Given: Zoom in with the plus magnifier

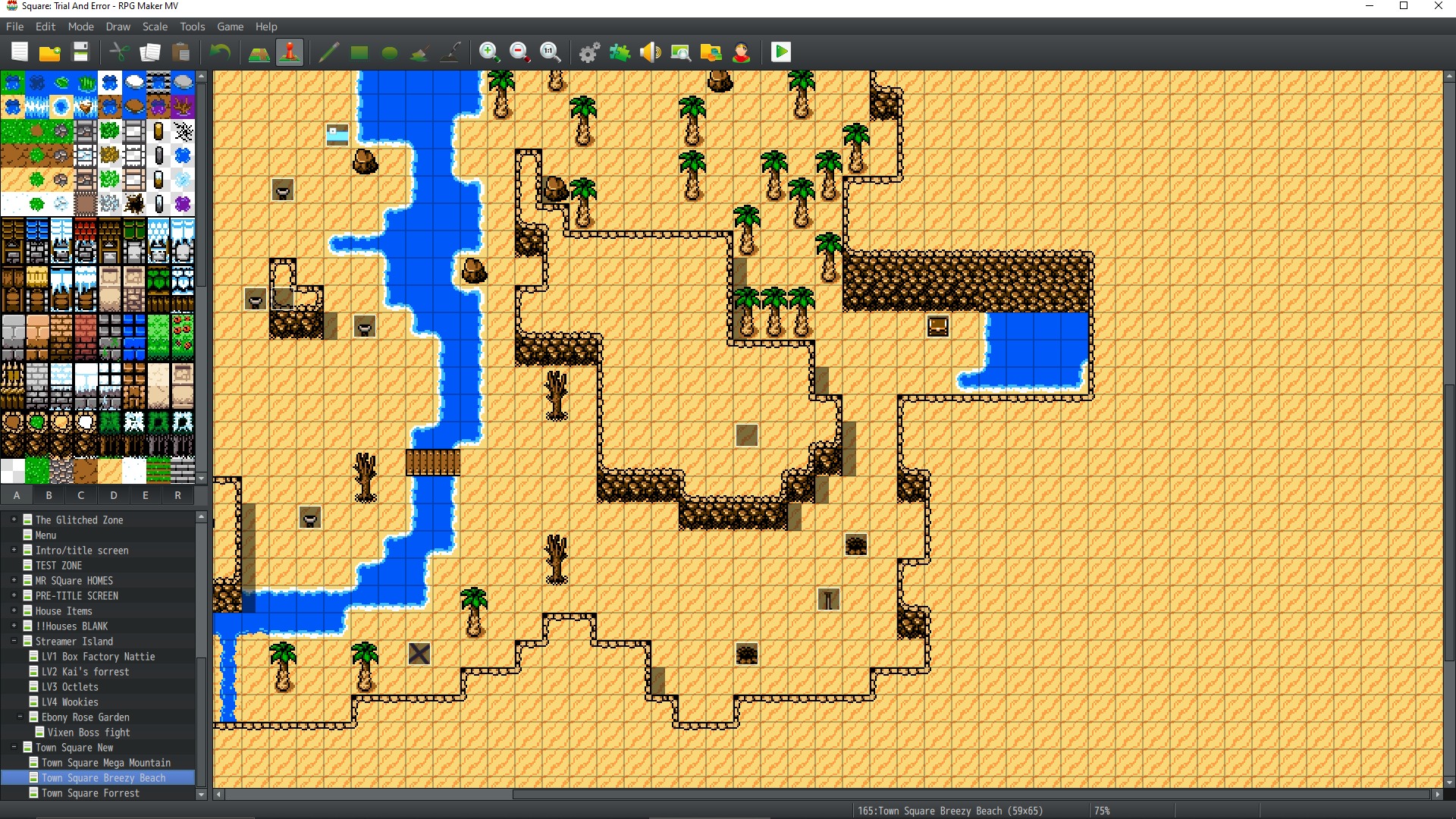Looking at the screenshot, I should (489, 52).
